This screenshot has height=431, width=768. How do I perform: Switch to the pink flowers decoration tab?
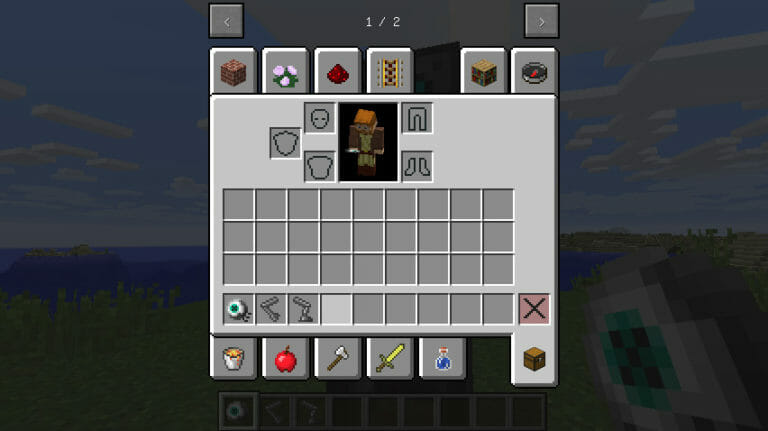(284, 72)
